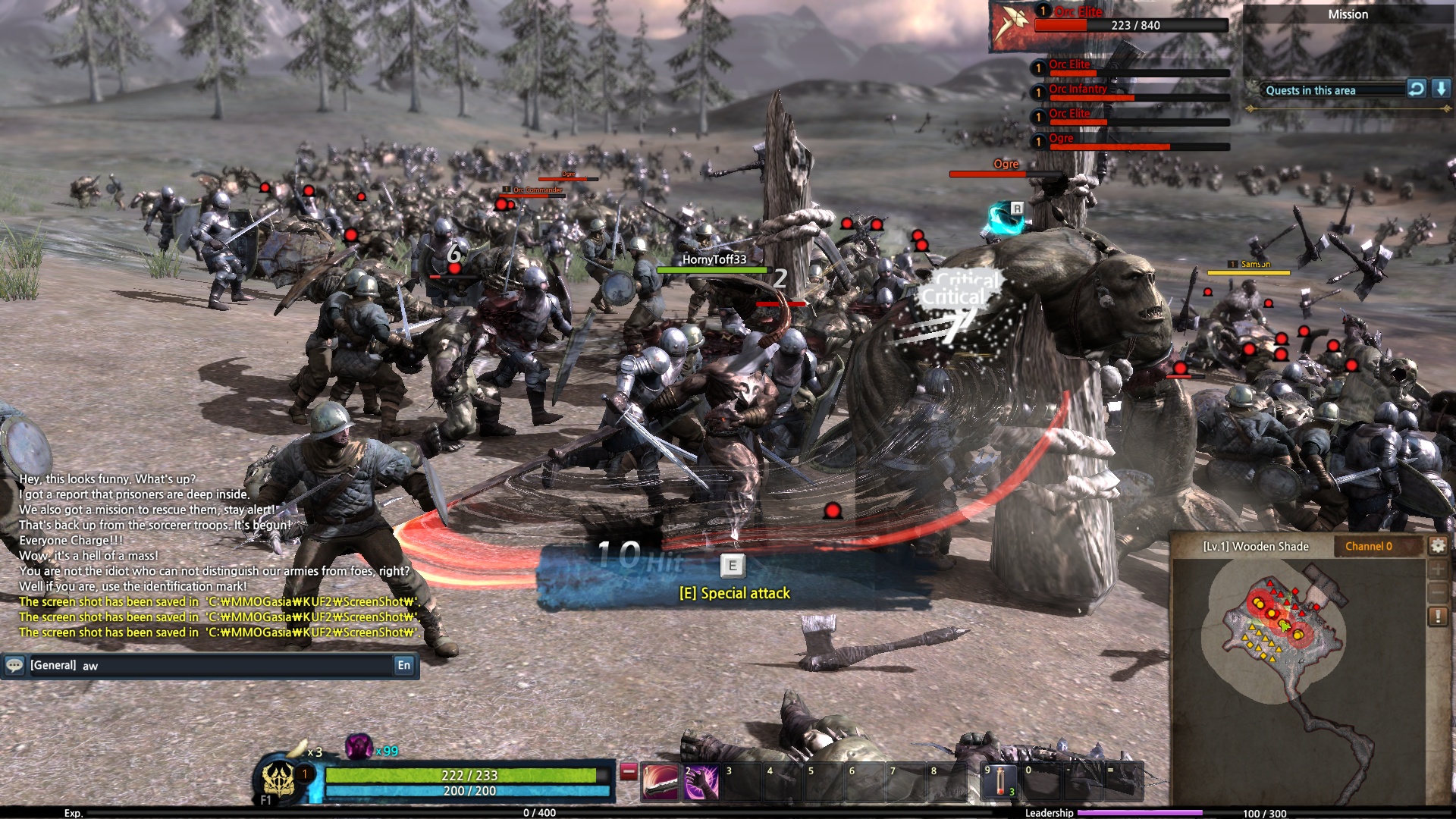Open the minimap settings gear

pyautogui.click(x=1439, y=544)
